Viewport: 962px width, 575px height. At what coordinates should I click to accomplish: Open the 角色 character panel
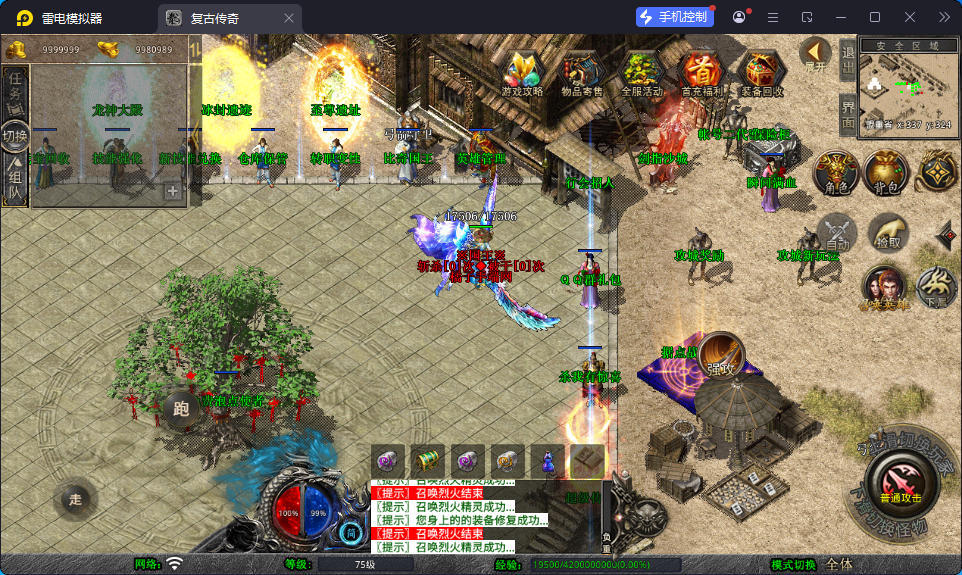pos(836,172)
